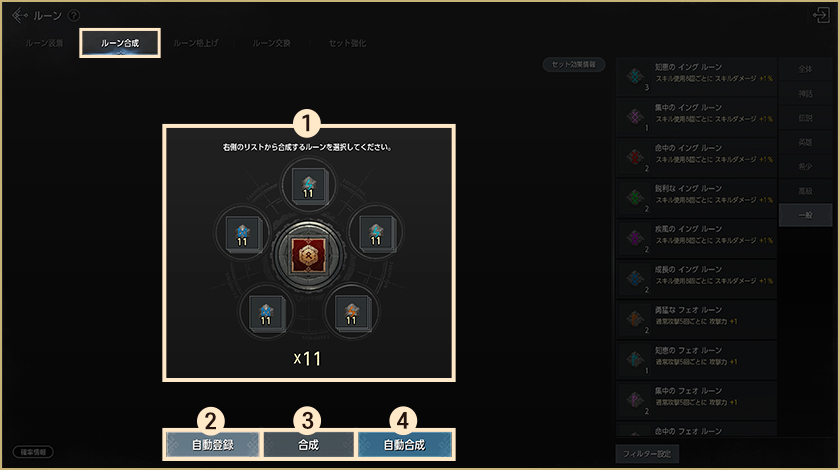Viewport: 840px width, 470px height.
Task: Open the セット強化 tab
Action: tap(347, 44)
